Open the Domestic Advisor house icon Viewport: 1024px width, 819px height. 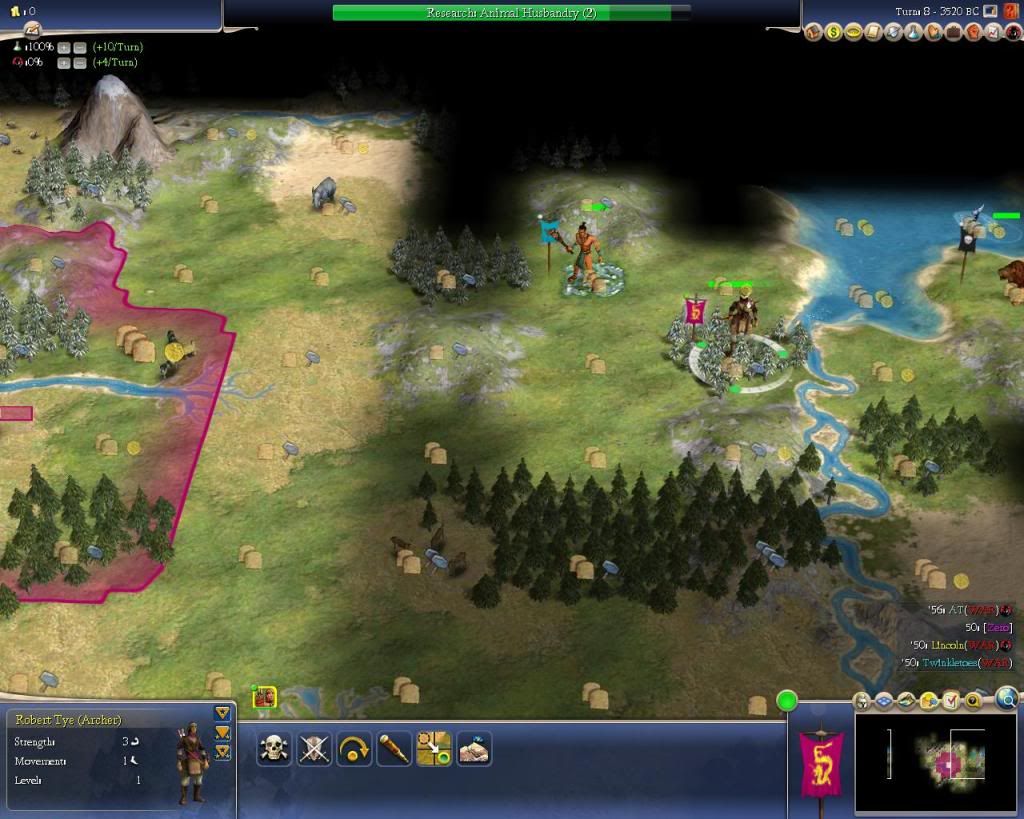click(812, 33)
